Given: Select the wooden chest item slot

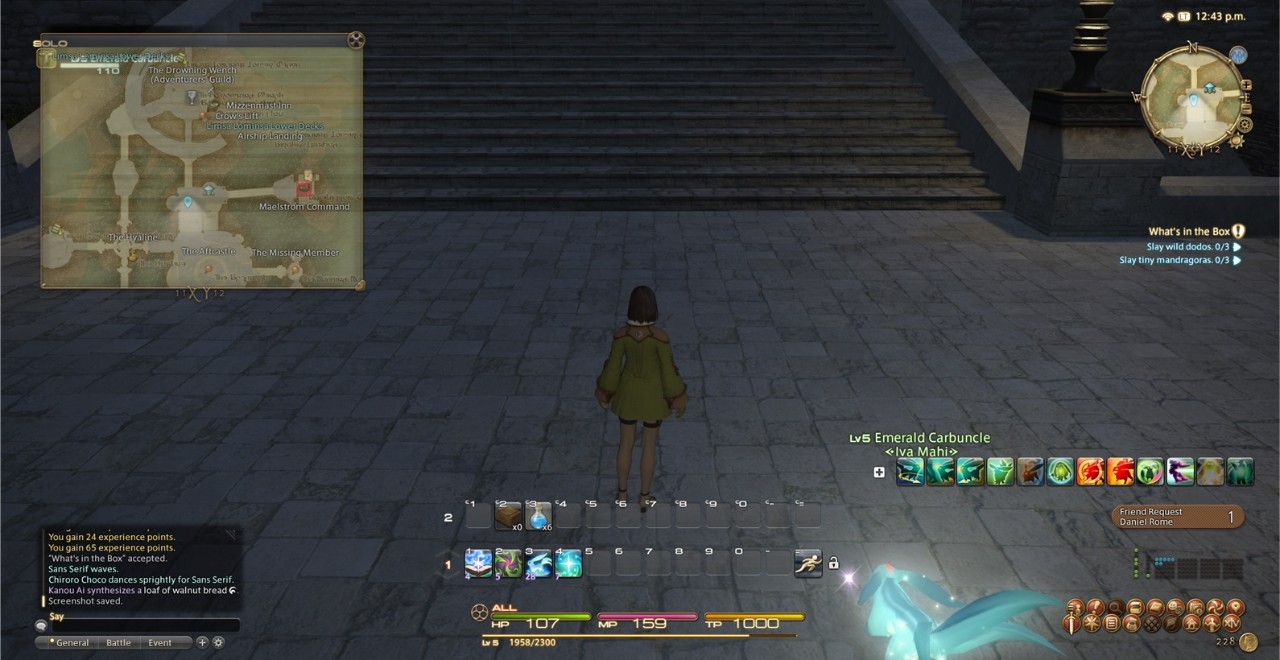Looking at the screenshot, I should pos(507,515).
